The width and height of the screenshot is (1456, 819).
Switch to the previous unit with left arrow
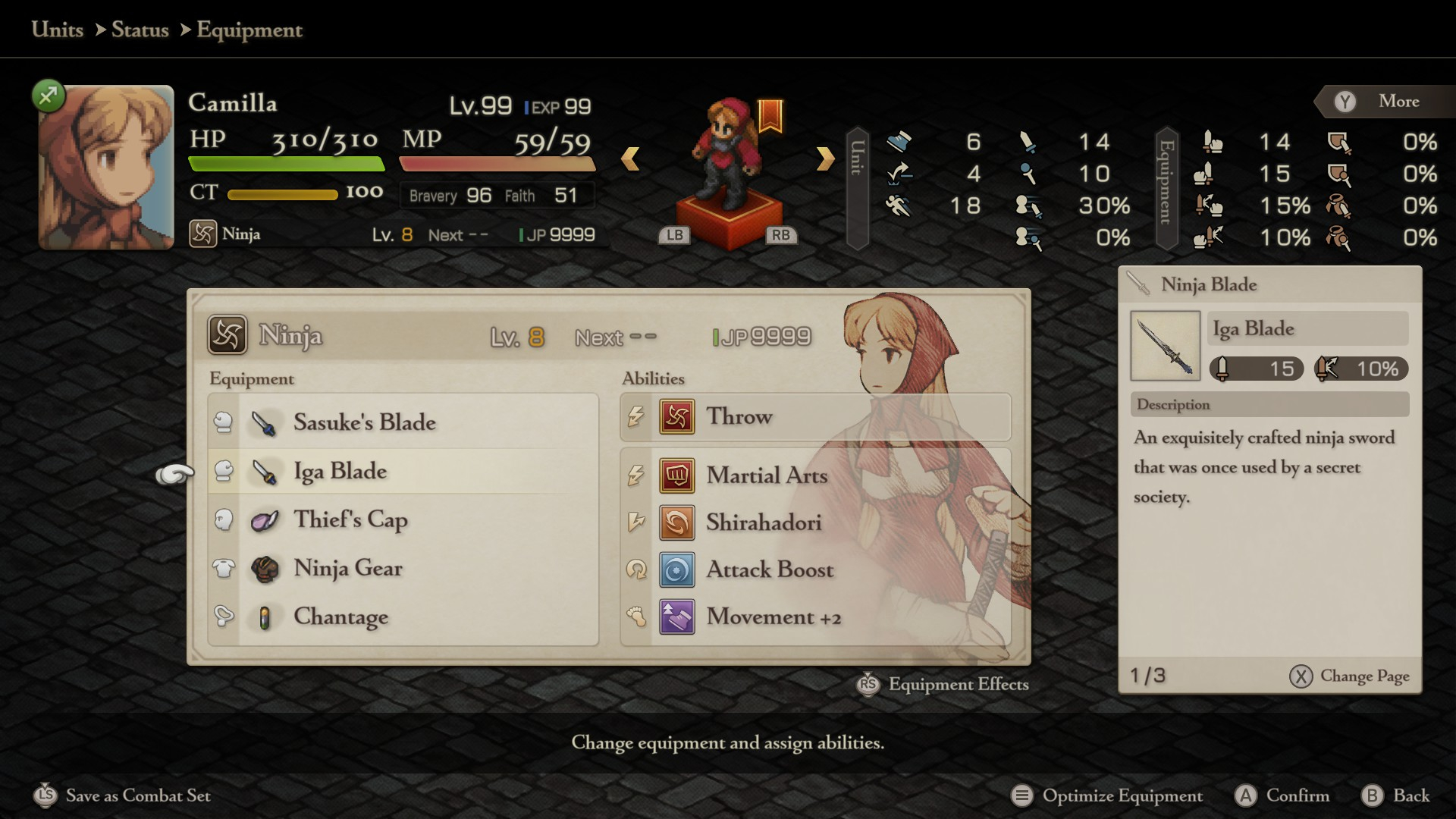tap(630, 158)
